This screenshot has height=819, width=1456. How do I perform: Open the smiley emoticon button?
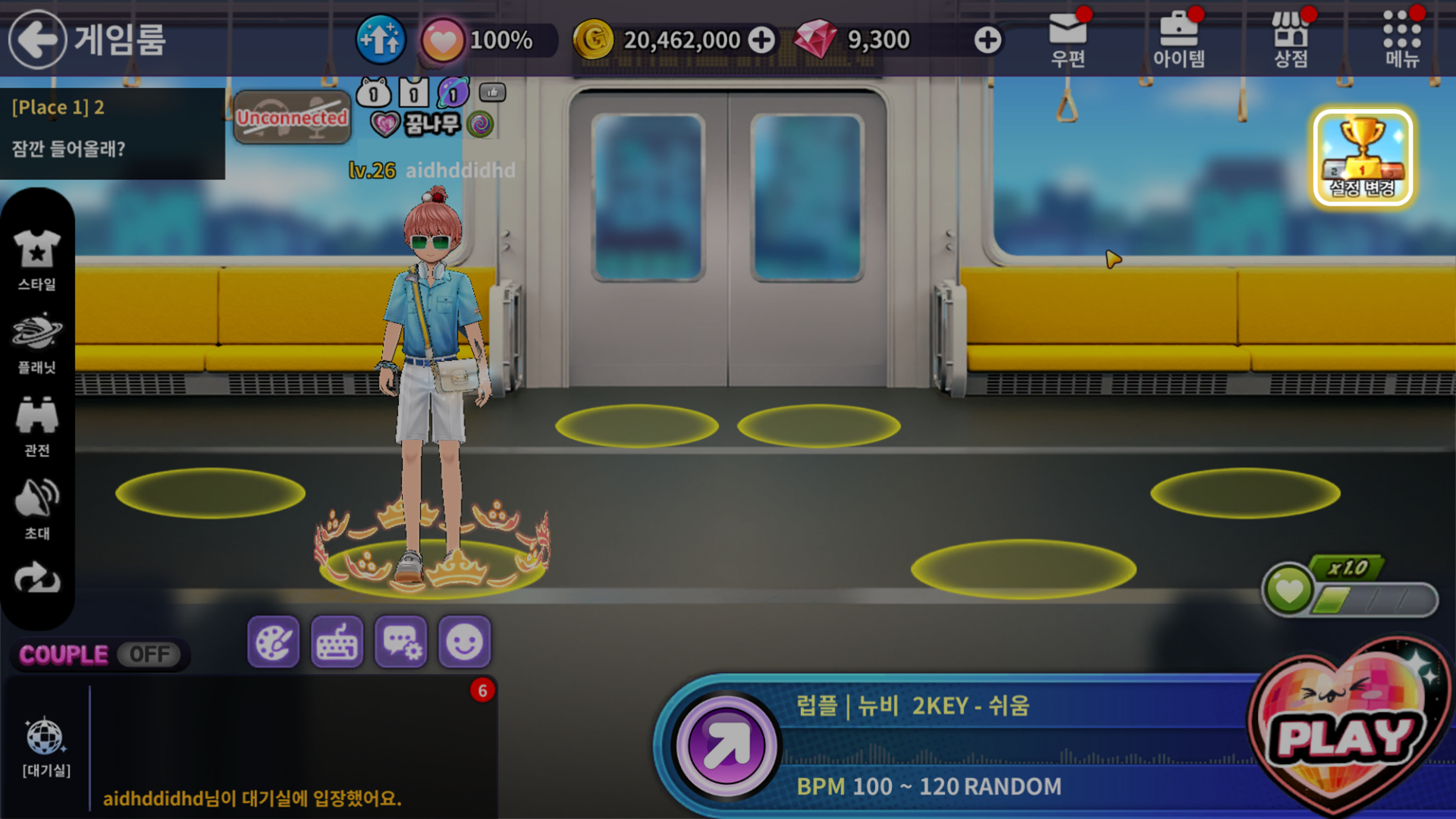click(464, 642)
